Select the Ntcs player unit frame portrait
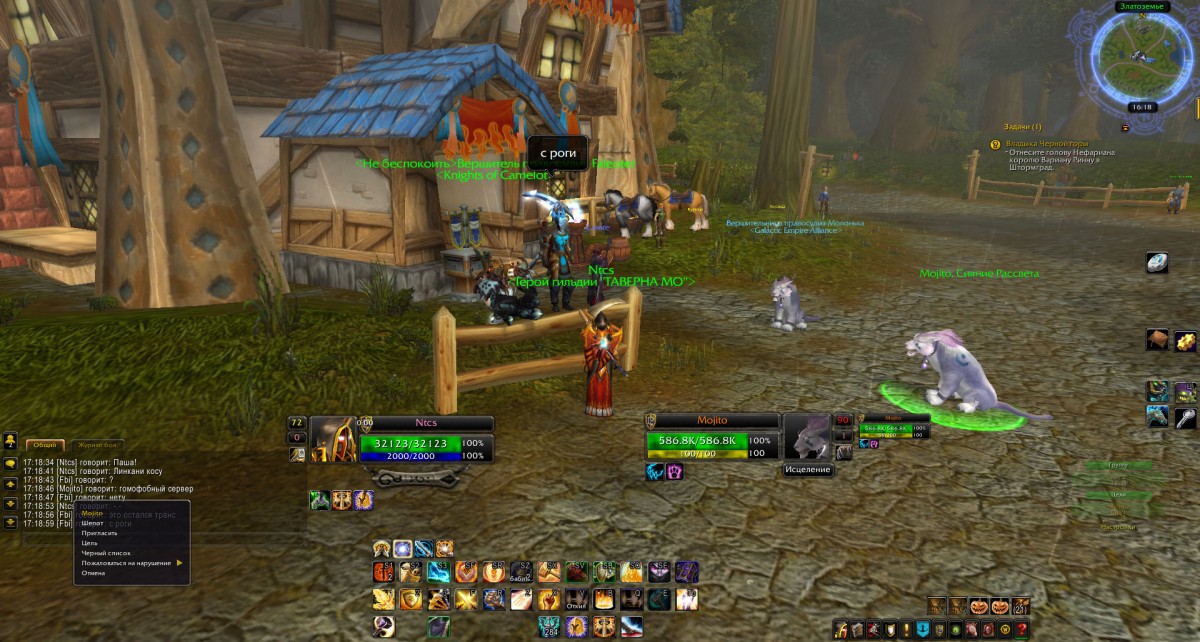The image size is (1200, 642). [332, 440]
